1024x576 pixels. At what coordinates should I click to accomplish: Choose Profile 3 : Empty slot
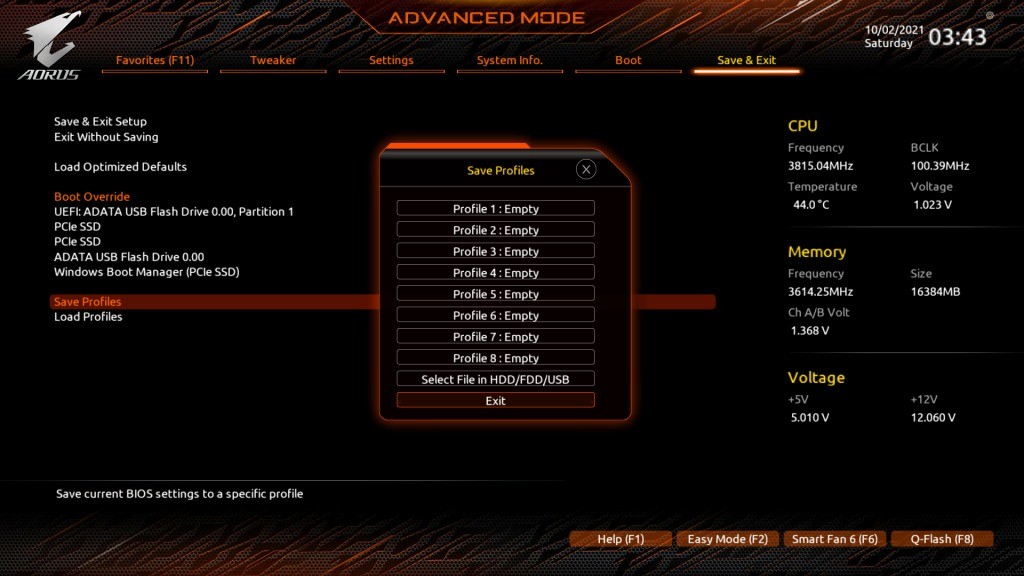click(x=495, y=252)
